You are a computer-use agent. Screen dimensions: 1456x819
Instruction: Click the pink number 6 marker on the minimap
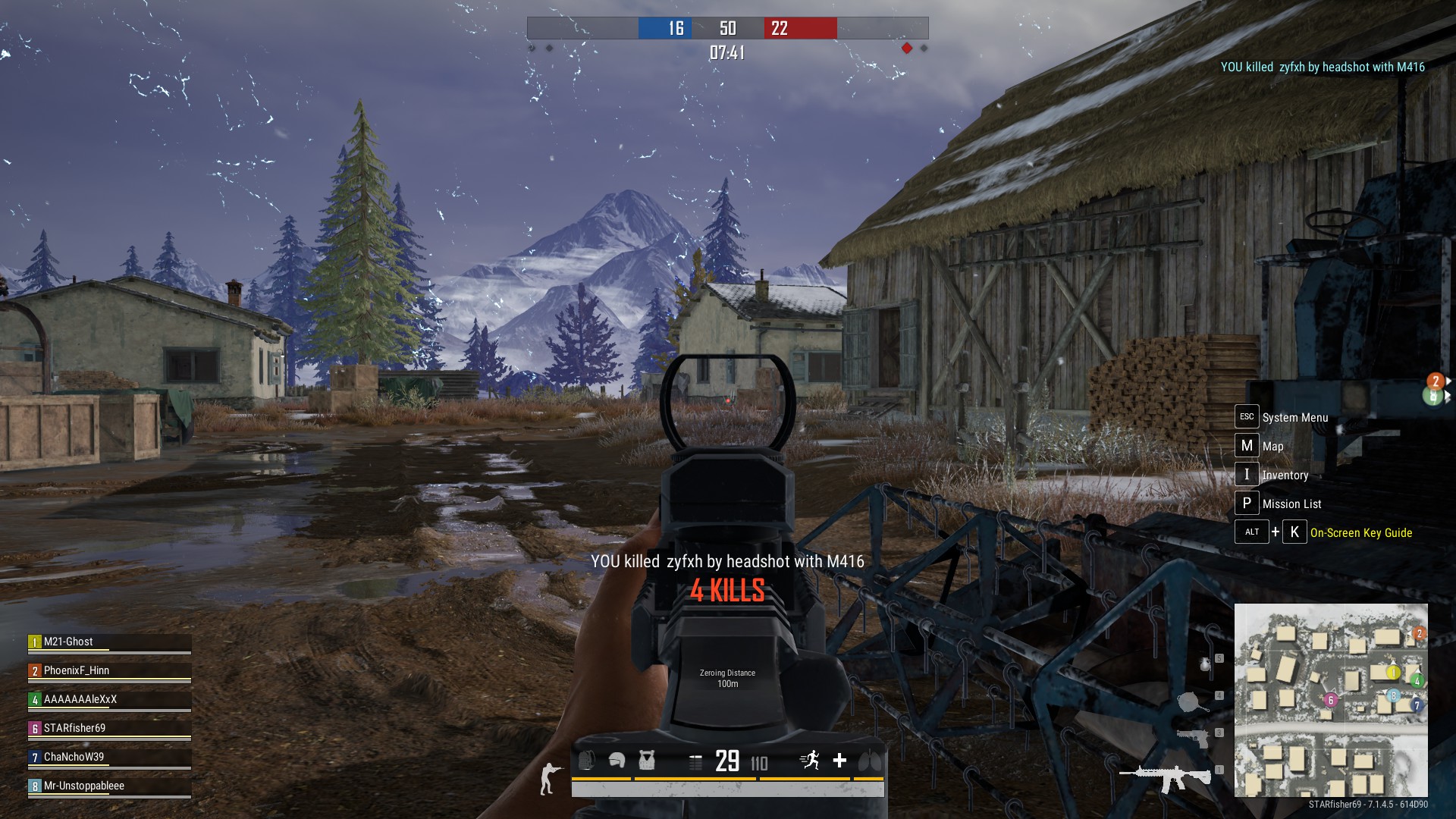pos(1330,701)
